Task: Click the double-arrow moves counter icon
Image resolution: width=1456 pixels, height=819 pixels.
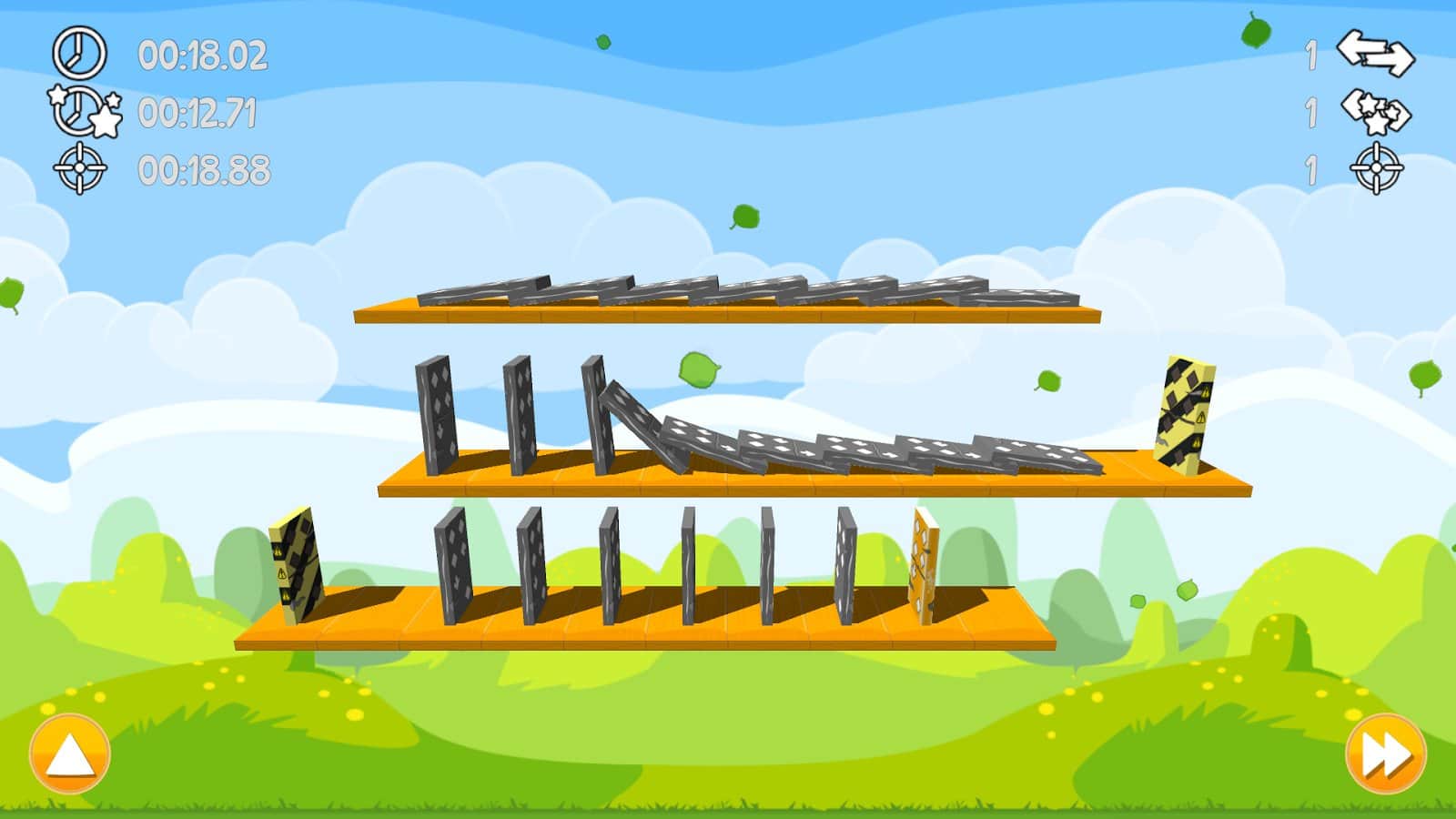Action: pos(1376,55)
